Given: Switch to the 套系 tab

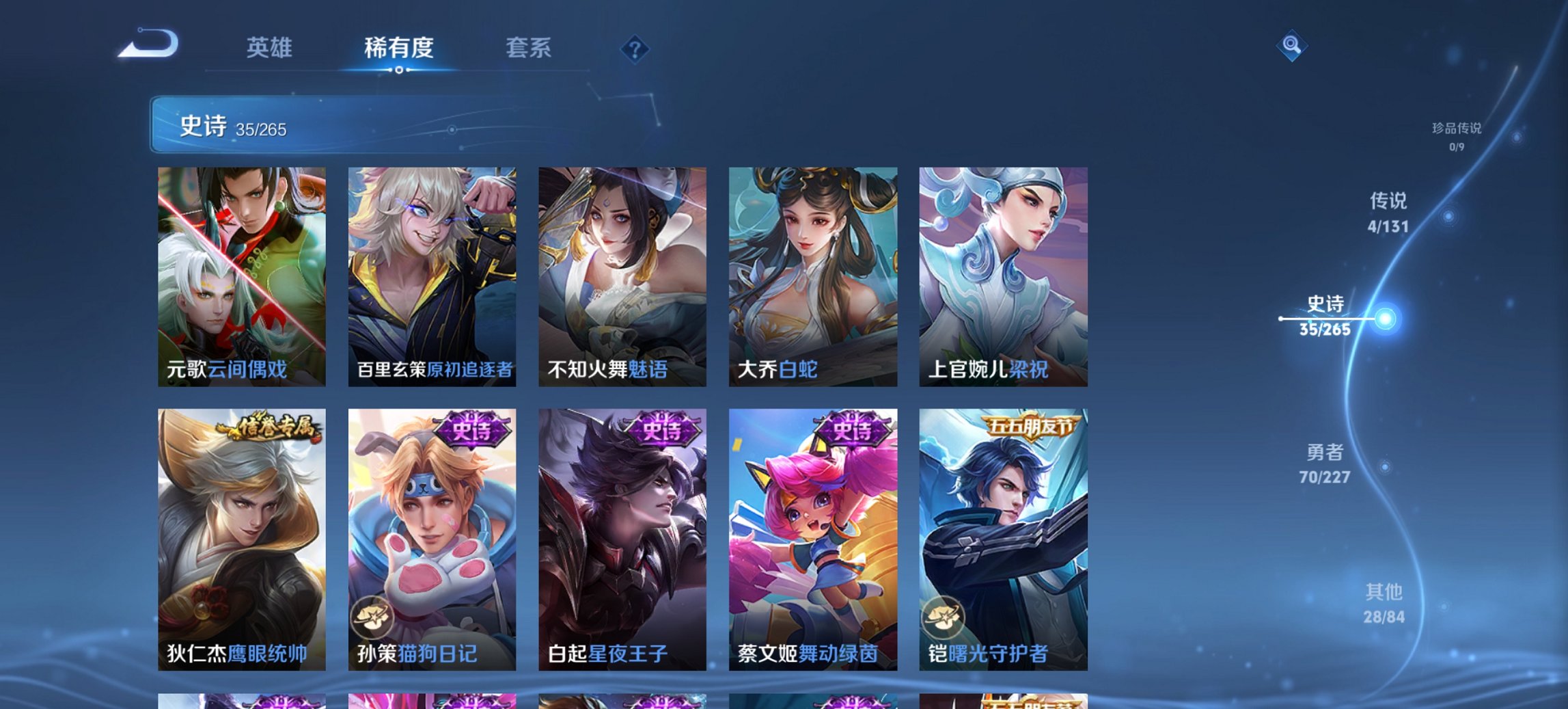Looking at the screenshot, I should tap(528, 49).
